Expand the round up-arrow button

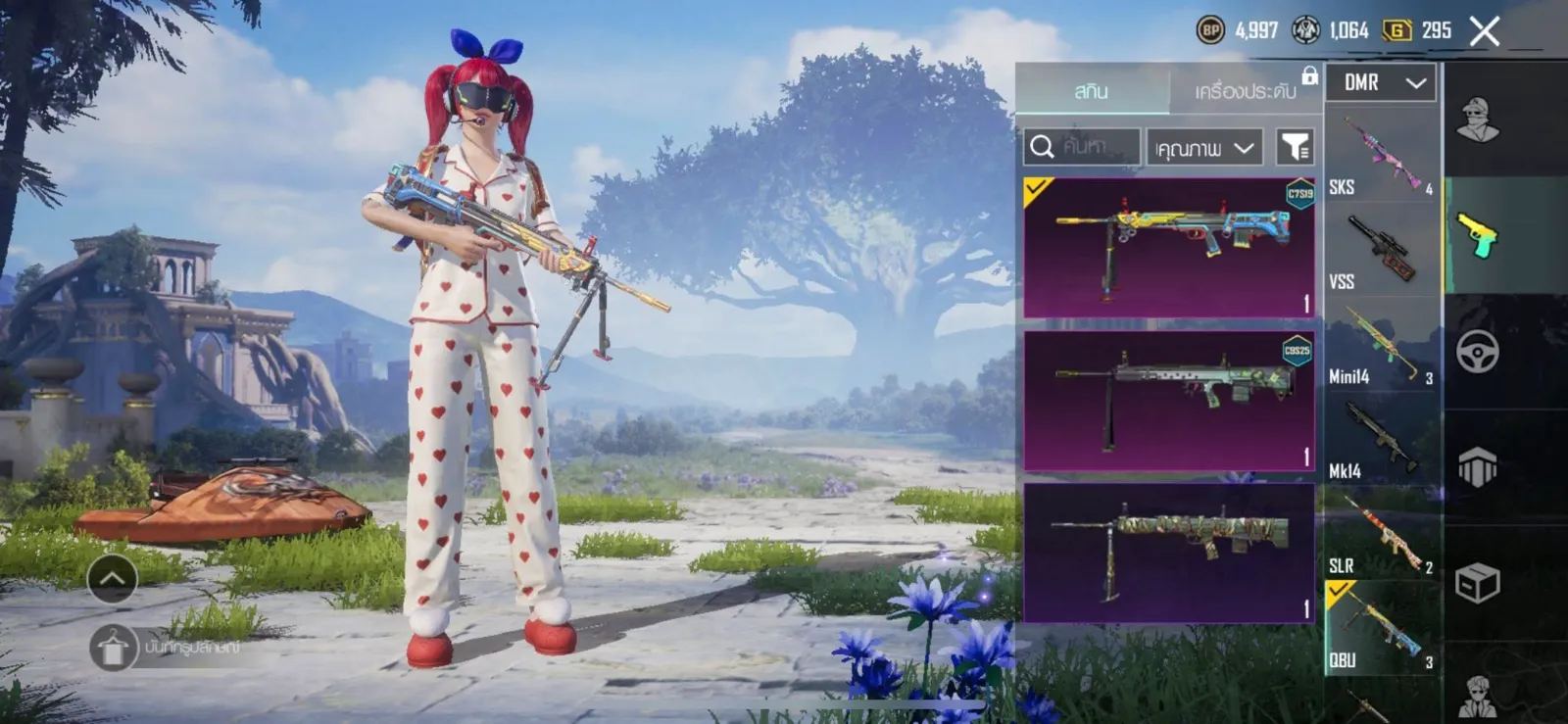click(113, 579)
